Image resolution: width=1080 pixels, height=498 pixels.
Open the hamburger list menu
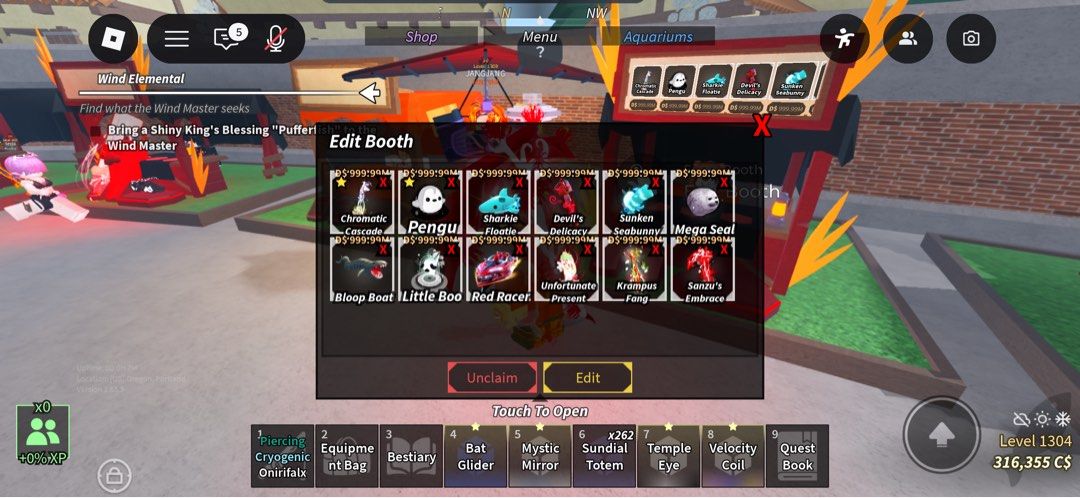177,39
